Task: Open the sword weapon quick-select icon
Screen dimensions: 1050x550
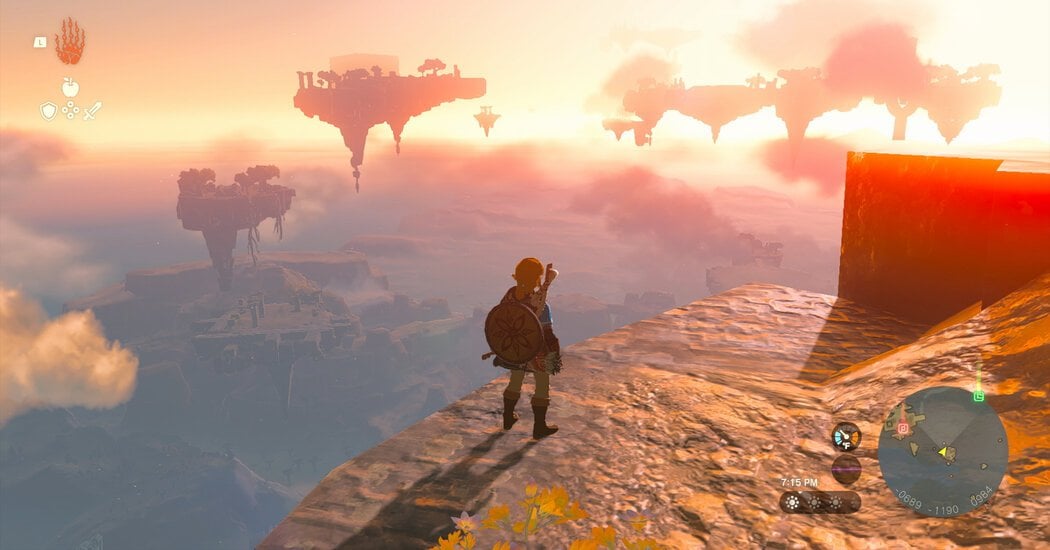Action: pos(92,111)
